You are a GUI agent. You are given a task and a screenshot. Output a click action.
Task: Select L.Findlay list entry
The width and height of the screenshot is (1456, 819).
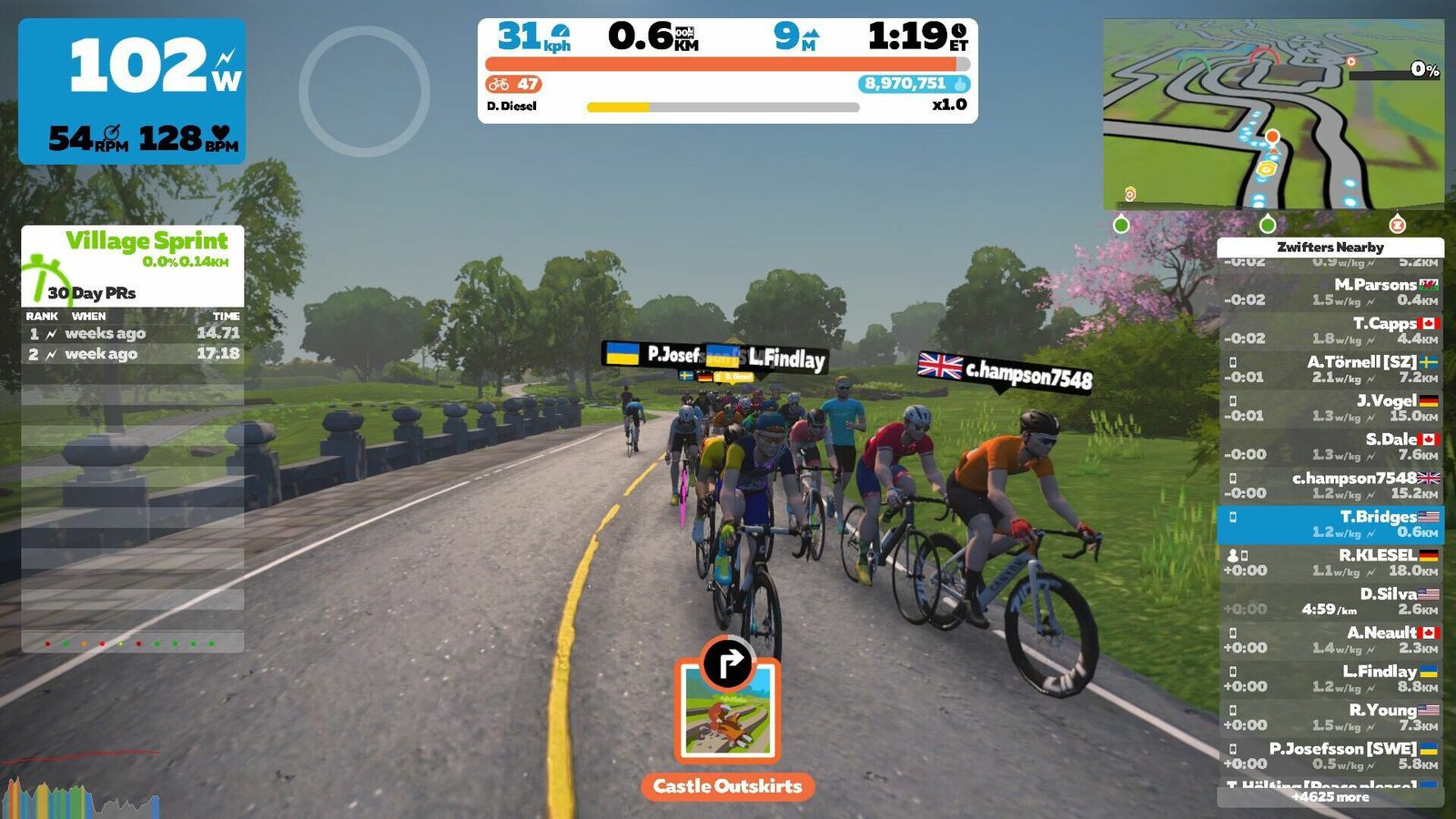[1330, 679]
